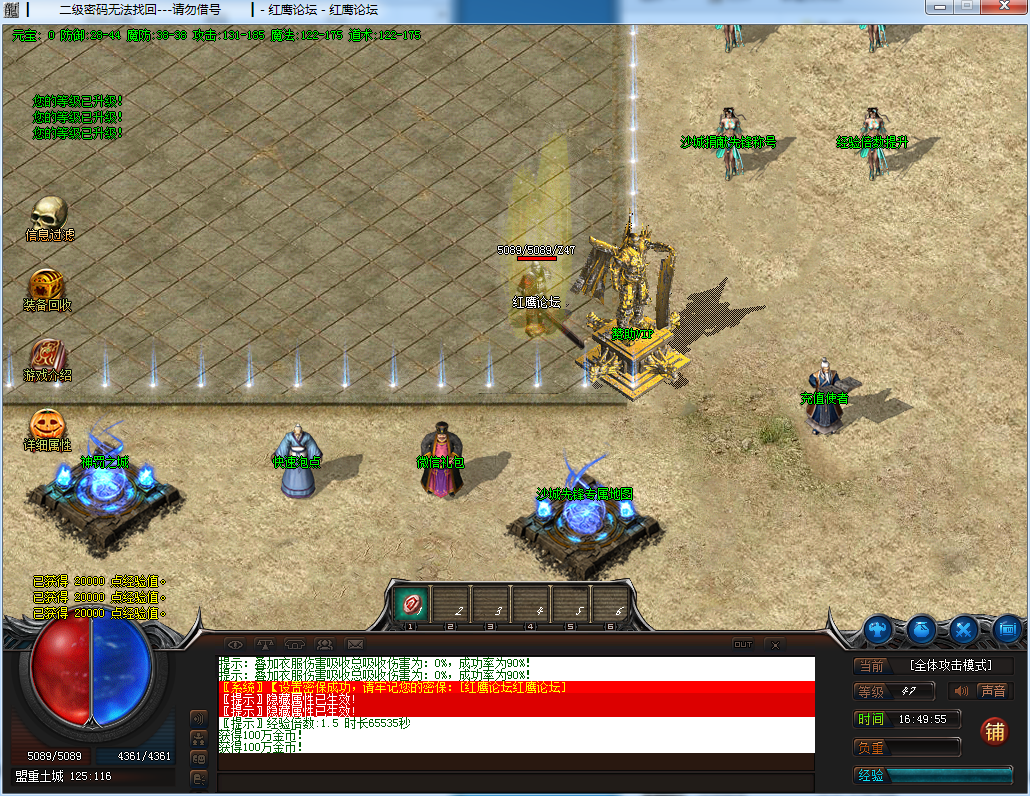Click the group members icon above chat

(x=325, y=644)
